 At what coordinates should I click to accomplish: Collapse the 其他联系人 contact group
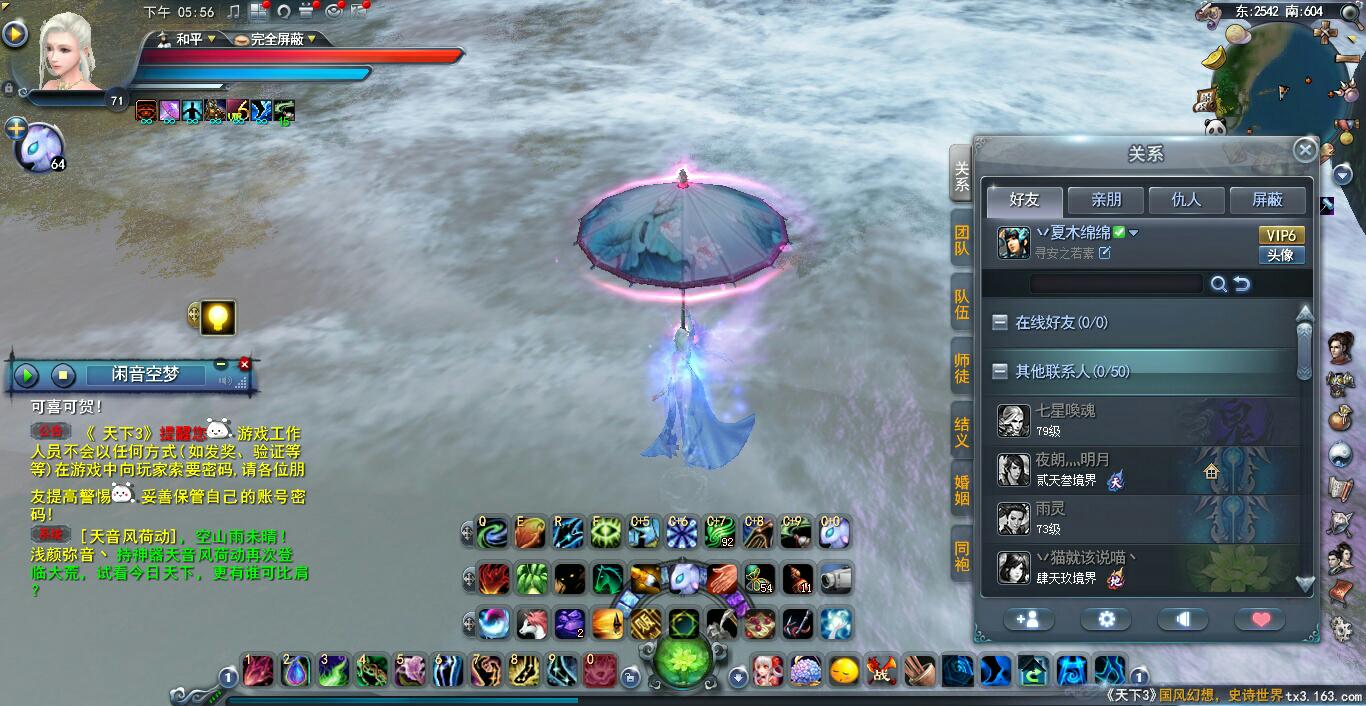click(999, 371)
